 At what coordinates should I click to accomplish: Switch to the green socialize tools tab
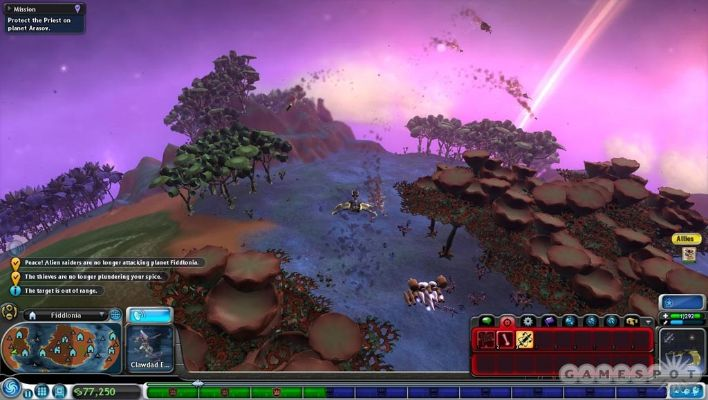(x=487, y=321)
